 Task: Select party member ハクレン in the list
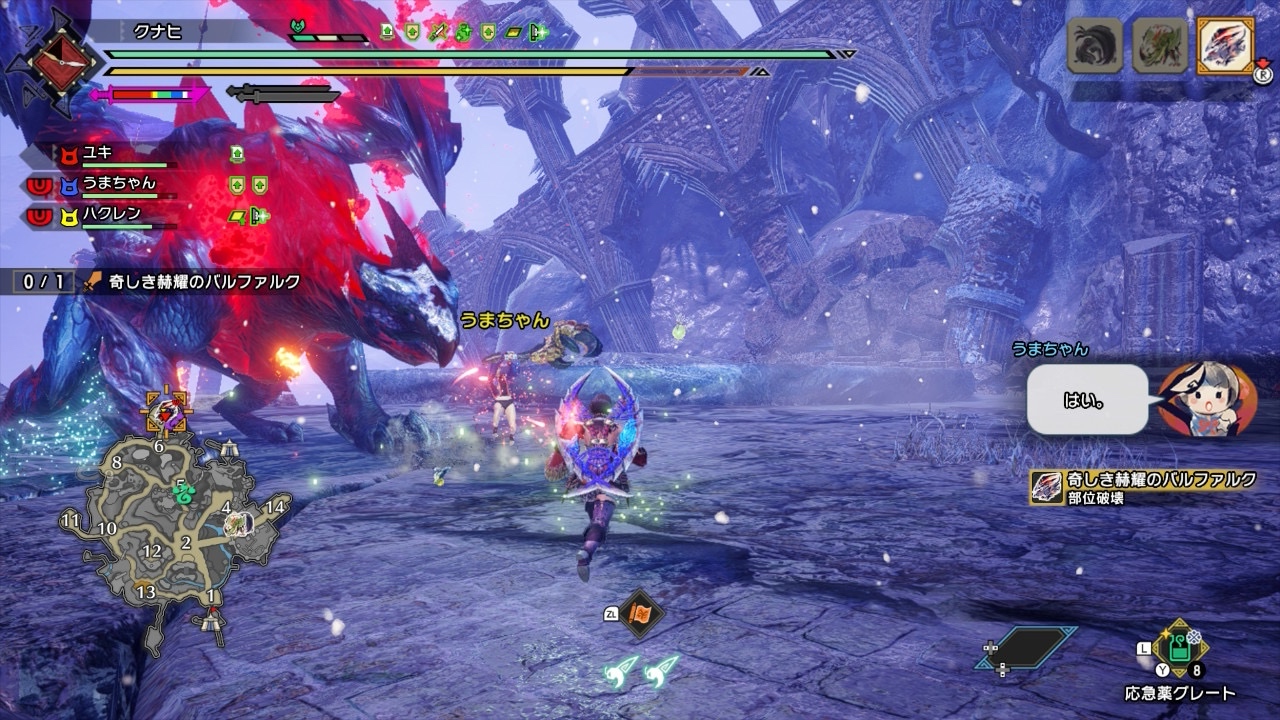[111, 214]
